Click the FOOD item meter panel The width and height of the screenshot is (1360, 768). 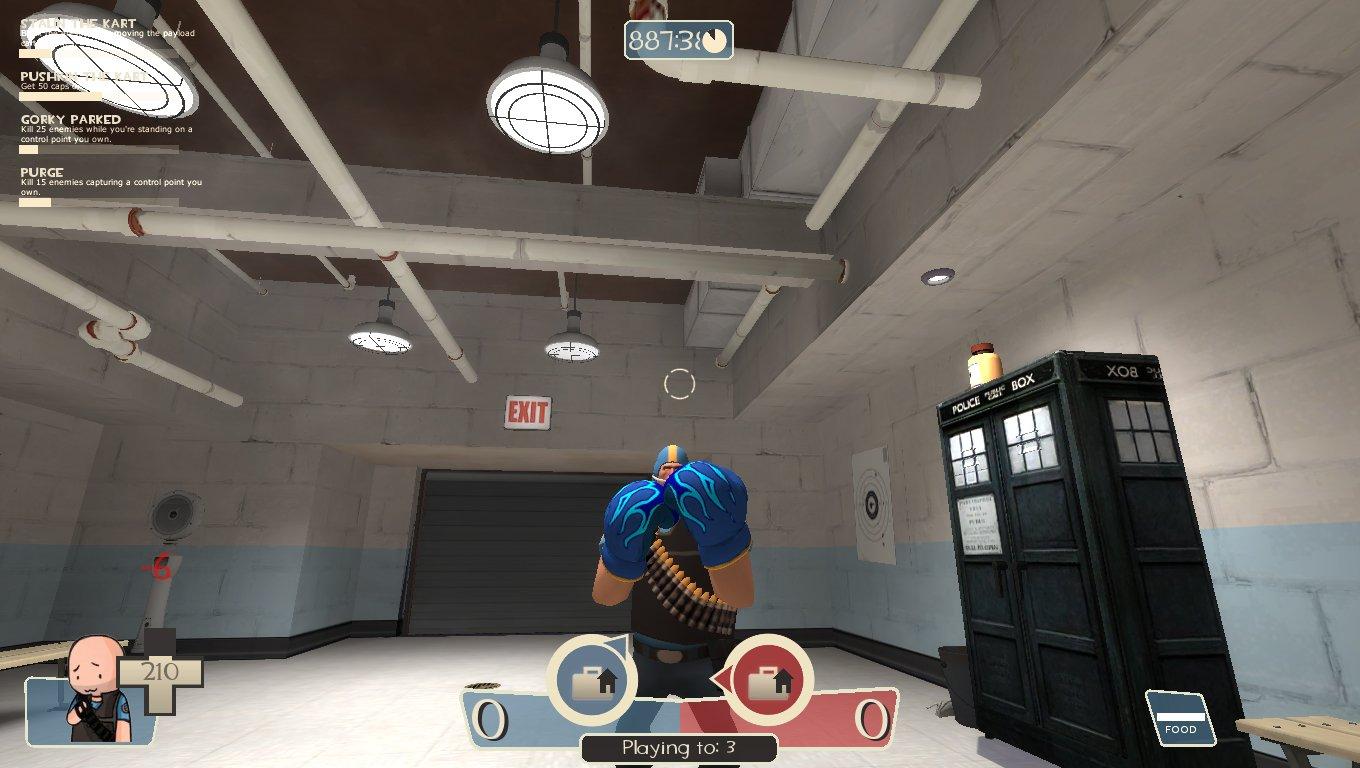coord(1180,718)
